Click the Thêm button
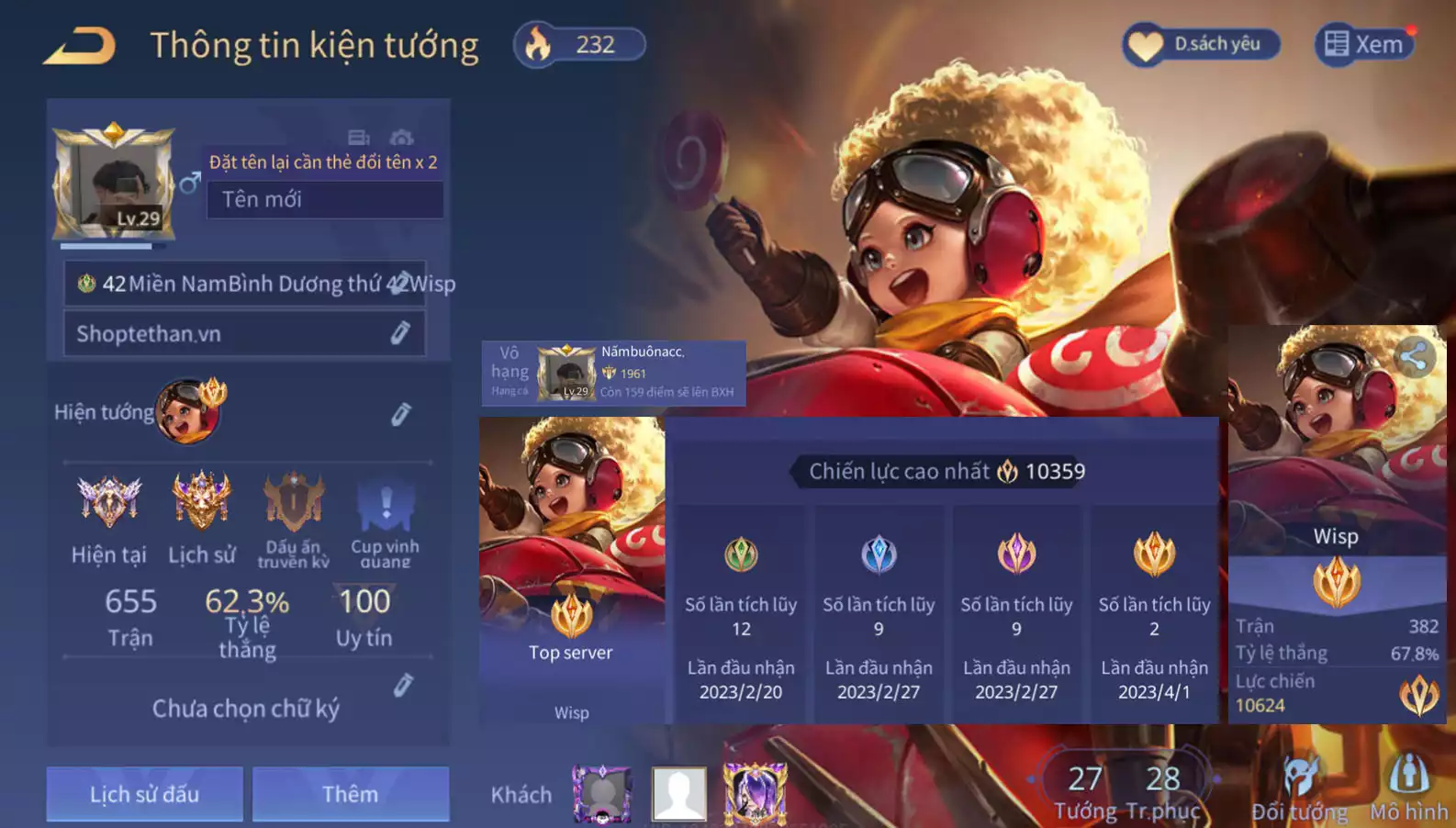Image resolution: width=1456 pixels, height=828 pixels. click(x=351, y=794)
